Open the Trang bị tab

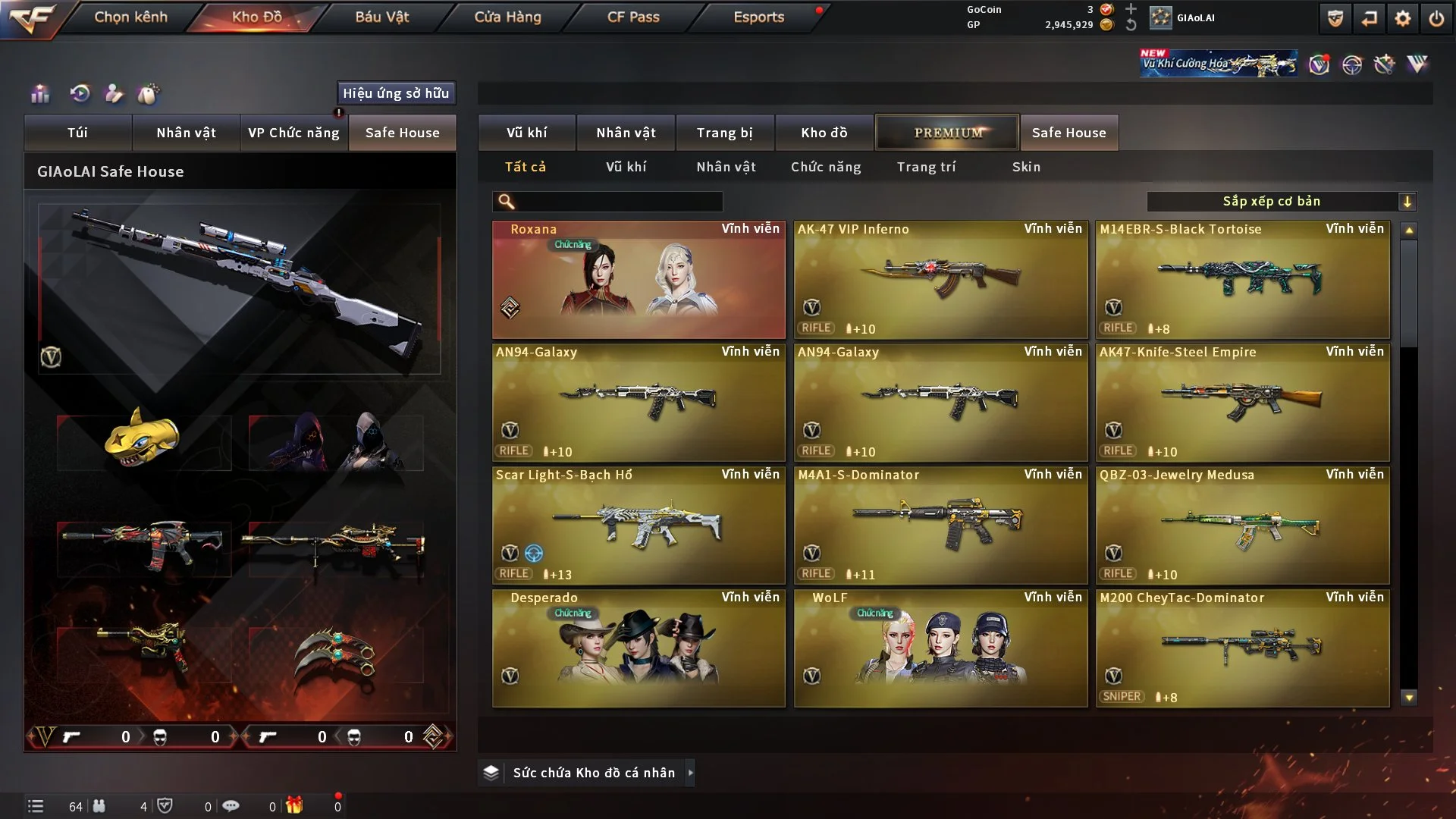pyautogui.click(x=724, y=133)
